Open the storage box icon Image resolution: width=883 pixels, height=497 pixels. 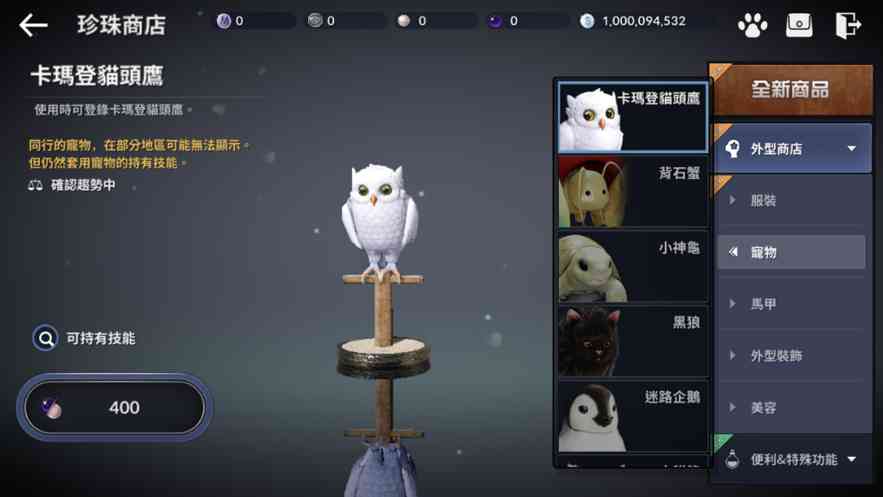799,25
